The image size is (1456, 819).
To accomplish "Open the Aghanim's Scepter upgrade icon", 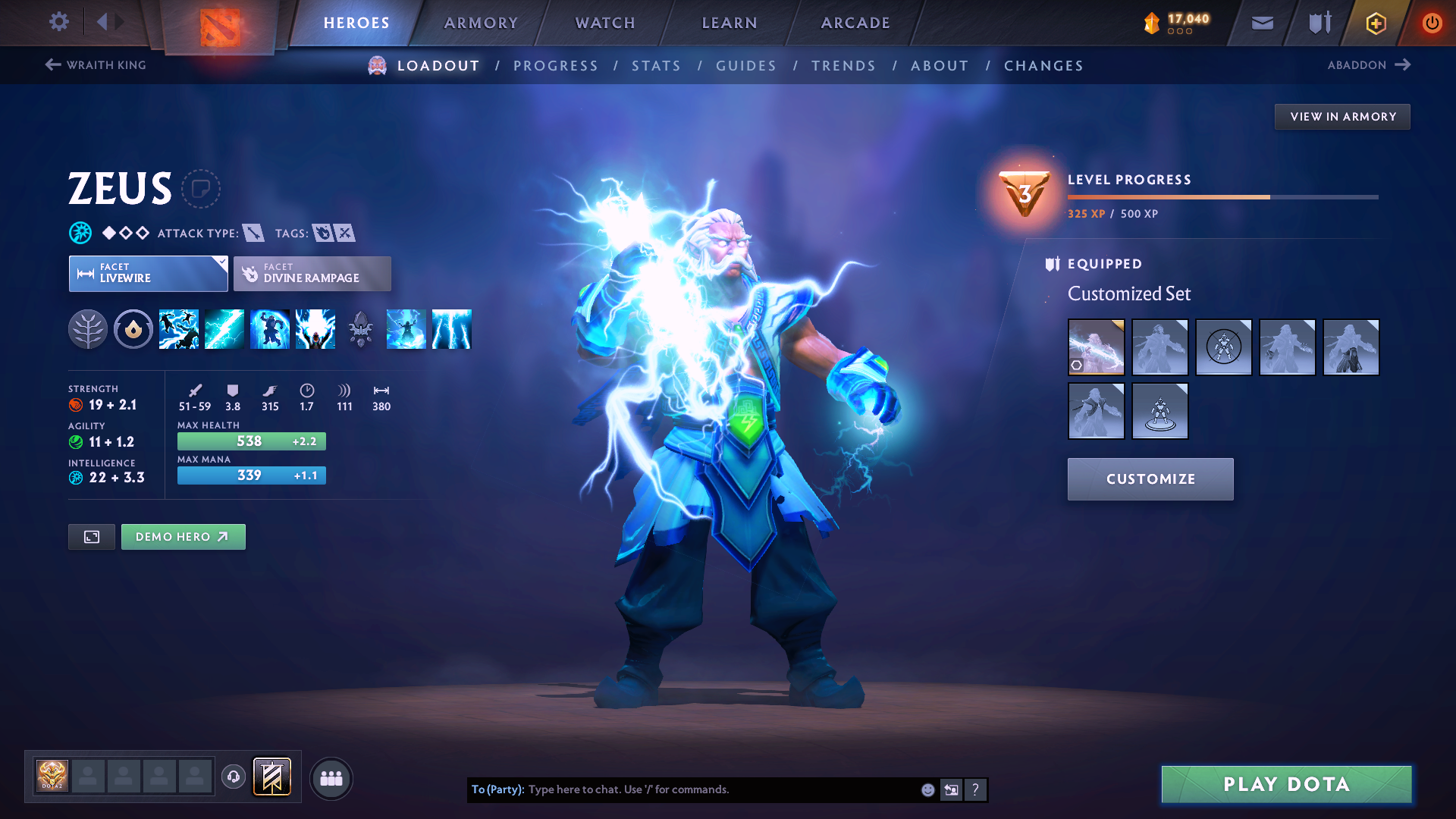I will [360, 328].
